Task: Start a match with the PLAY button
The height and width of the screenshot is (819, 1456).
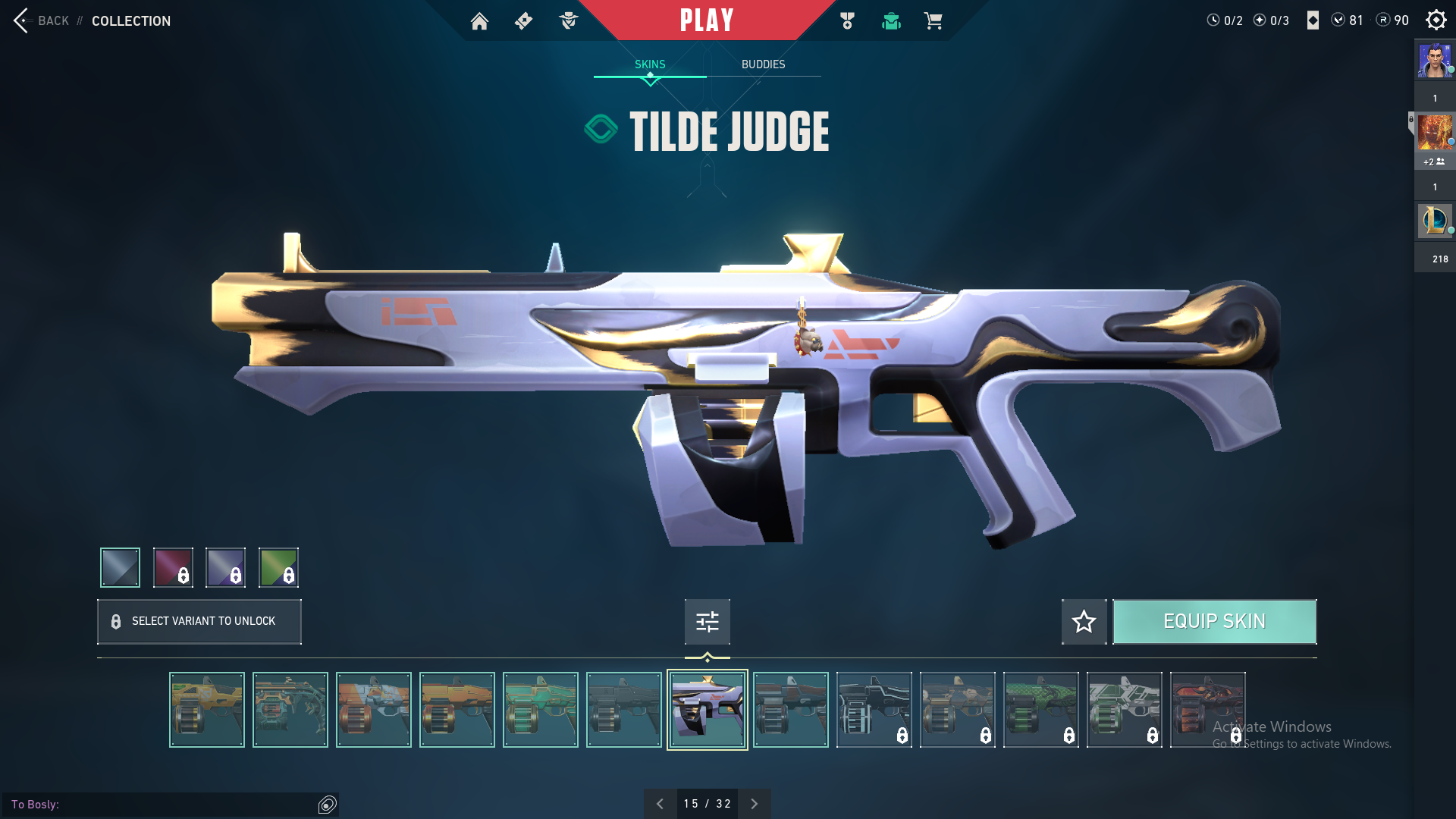Action: (706, 20)
